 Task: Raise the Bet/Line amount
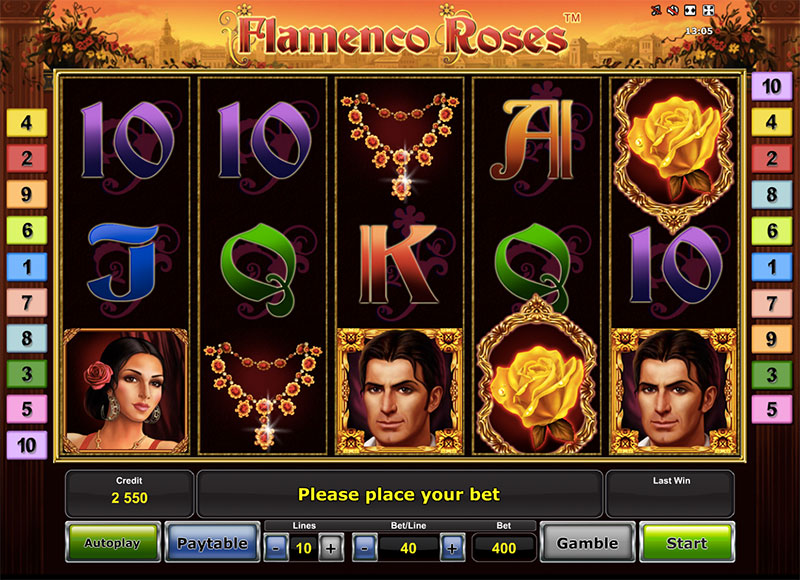pos(452,547)
